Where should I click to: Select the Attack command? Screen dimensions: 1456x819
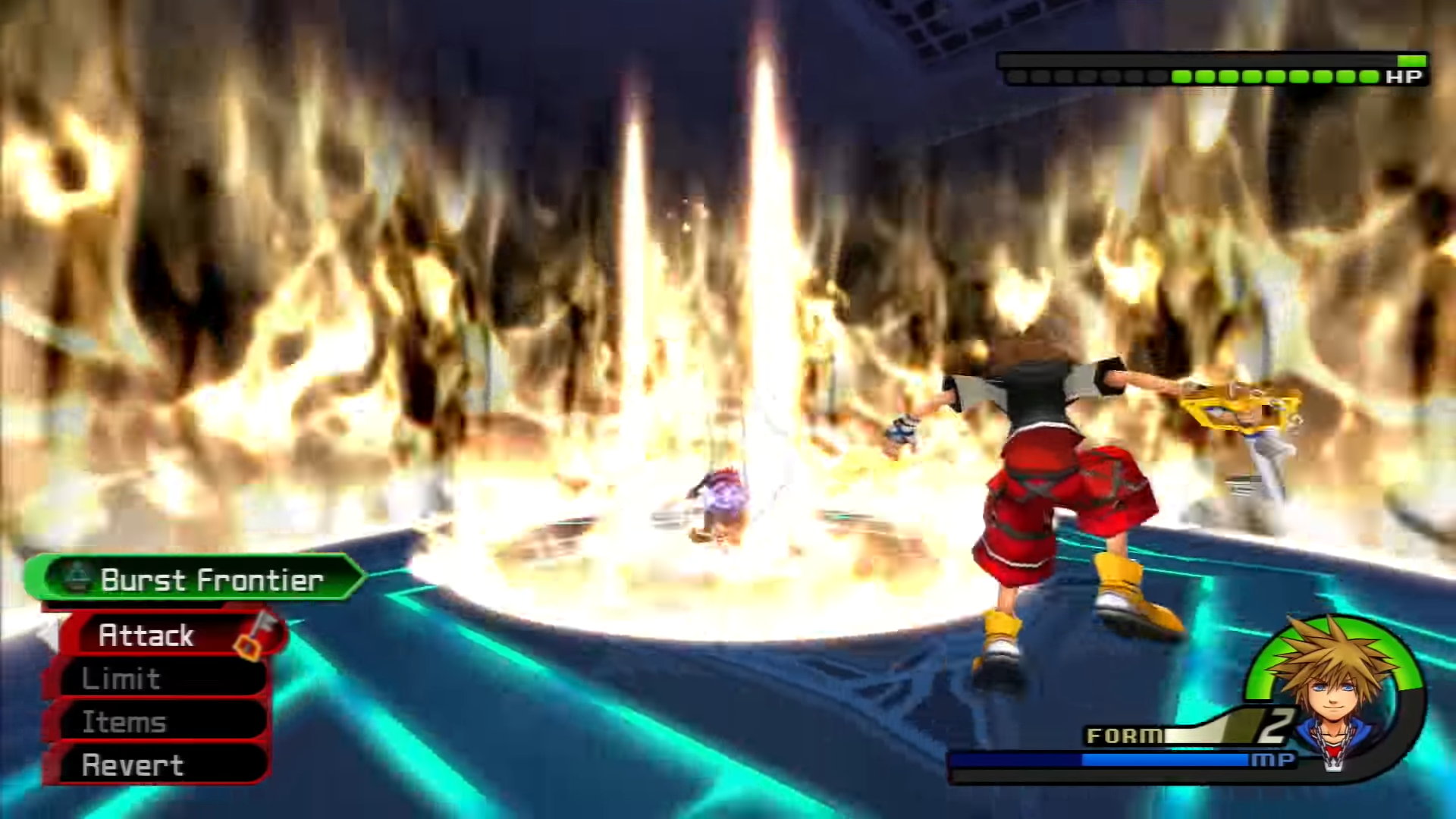pos(163,635)
